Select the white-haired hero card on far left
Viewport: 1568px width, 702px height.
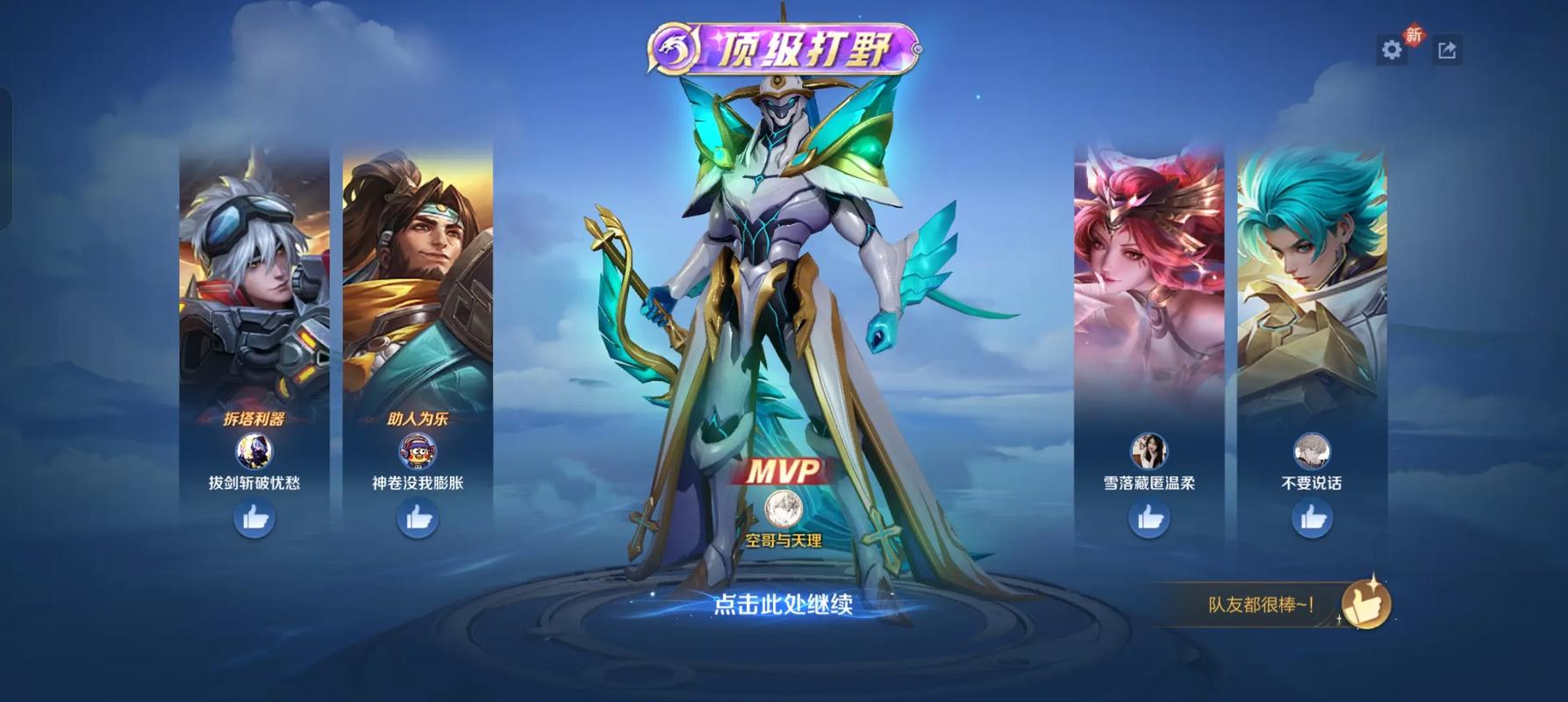[253, 263]
